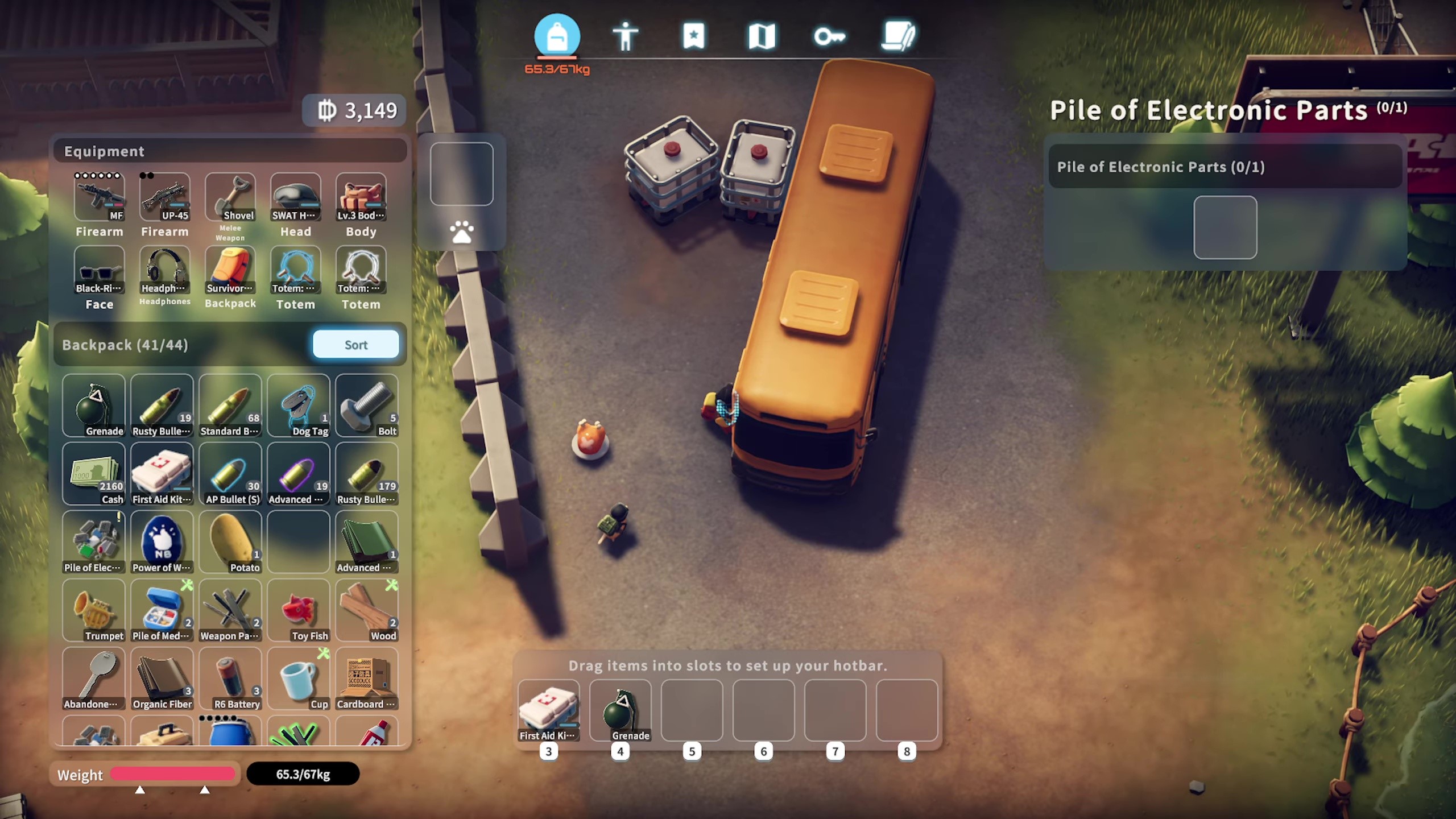Open the bookmark star tab
This screenshot has width=1456, height=819.
693,37
